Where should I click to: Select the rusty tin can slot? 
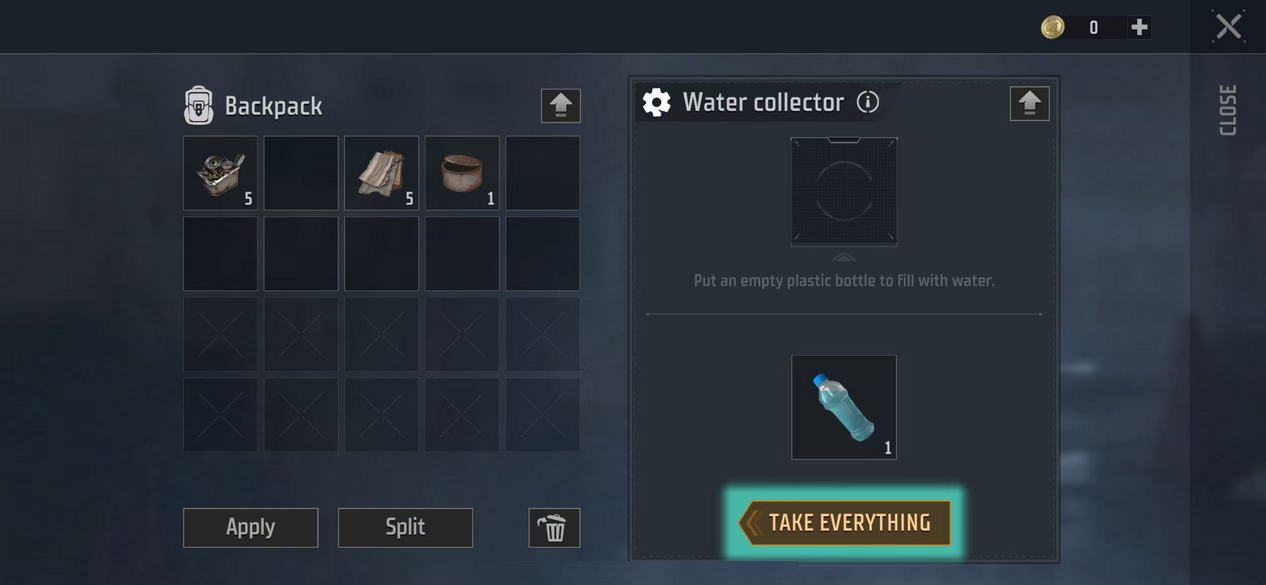(462, 173)
